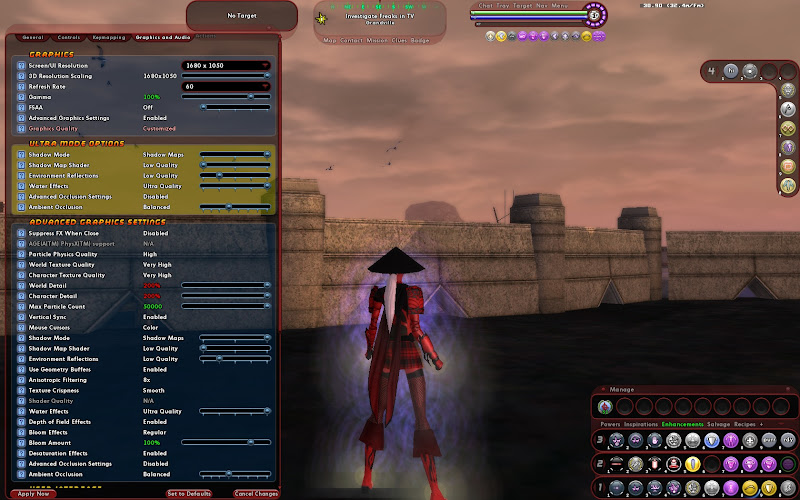This screenshot has height=500, width=800.
Task: Open the Chat window from the status bar
Action: click(x=486, y=6)
